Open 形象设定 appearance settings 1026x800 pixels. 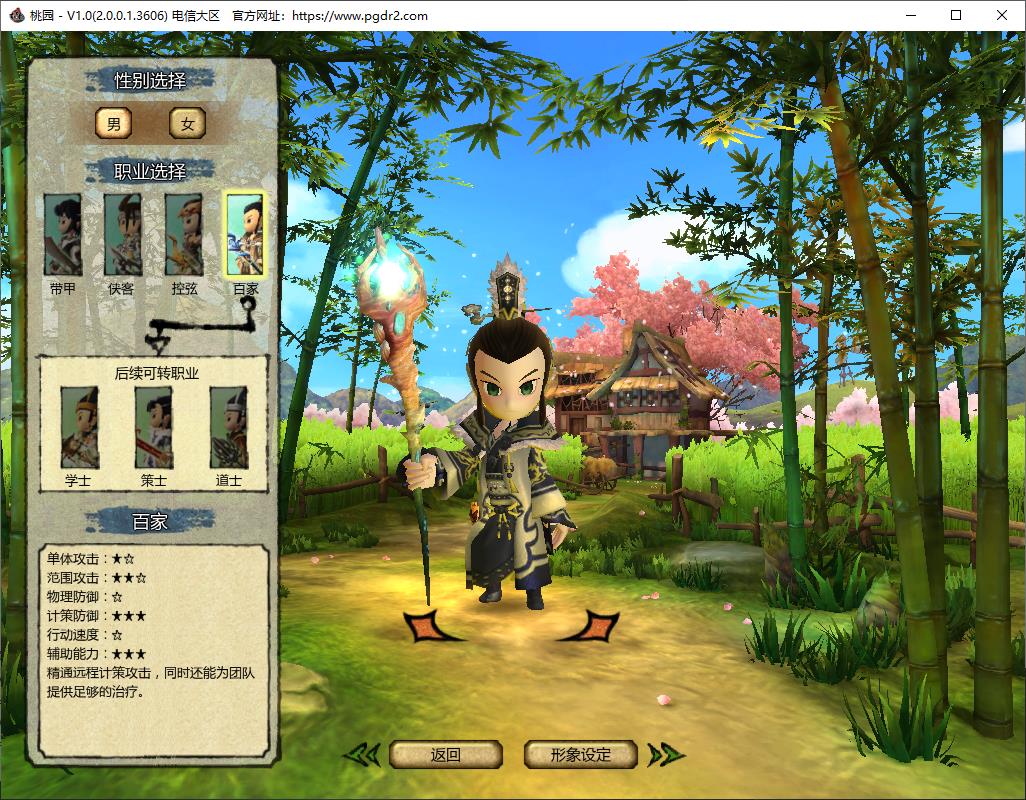click(x=581, y=755)
